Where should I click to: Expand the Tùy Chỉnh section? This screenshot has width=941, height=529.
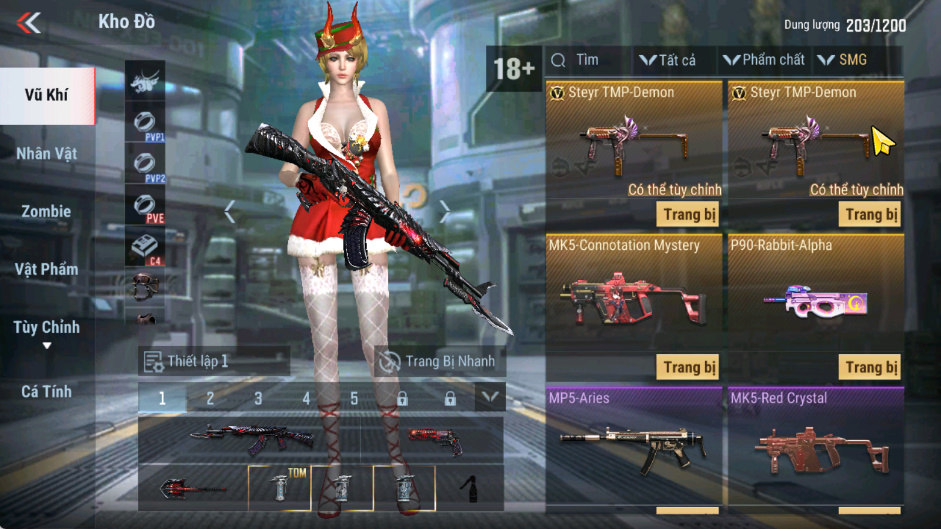[x=47, y=332]
